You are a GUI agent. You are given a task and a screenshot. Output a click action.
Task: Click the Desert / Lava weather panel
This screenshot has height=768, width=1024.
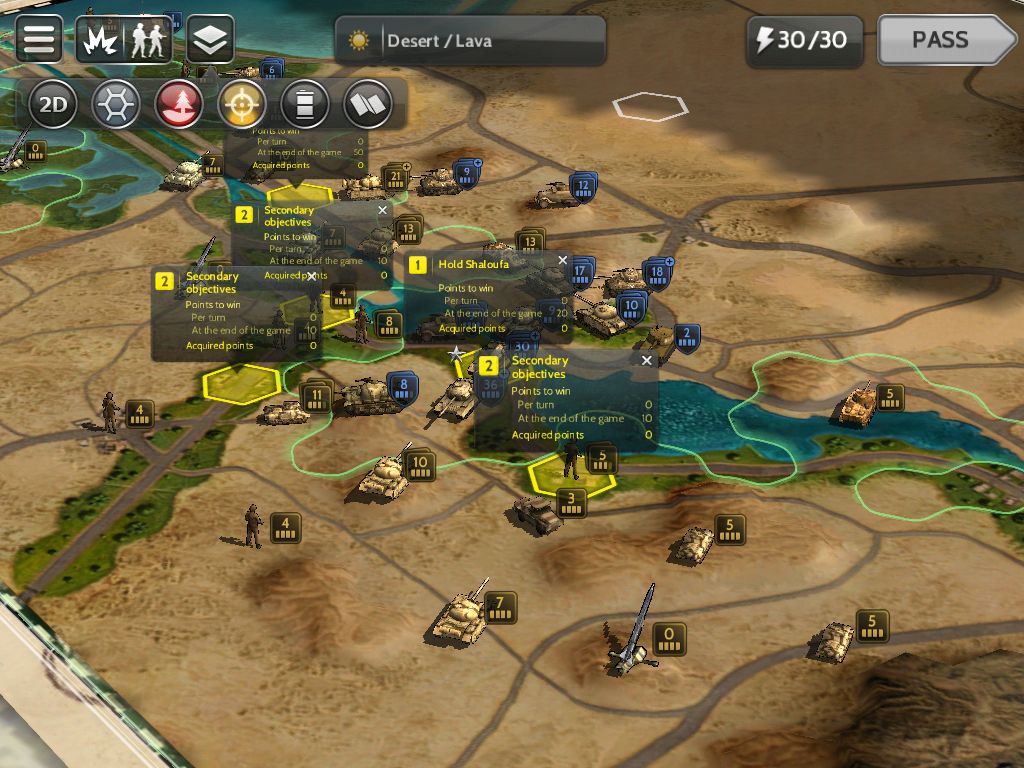pyautogui.click(x=470, y=41)
